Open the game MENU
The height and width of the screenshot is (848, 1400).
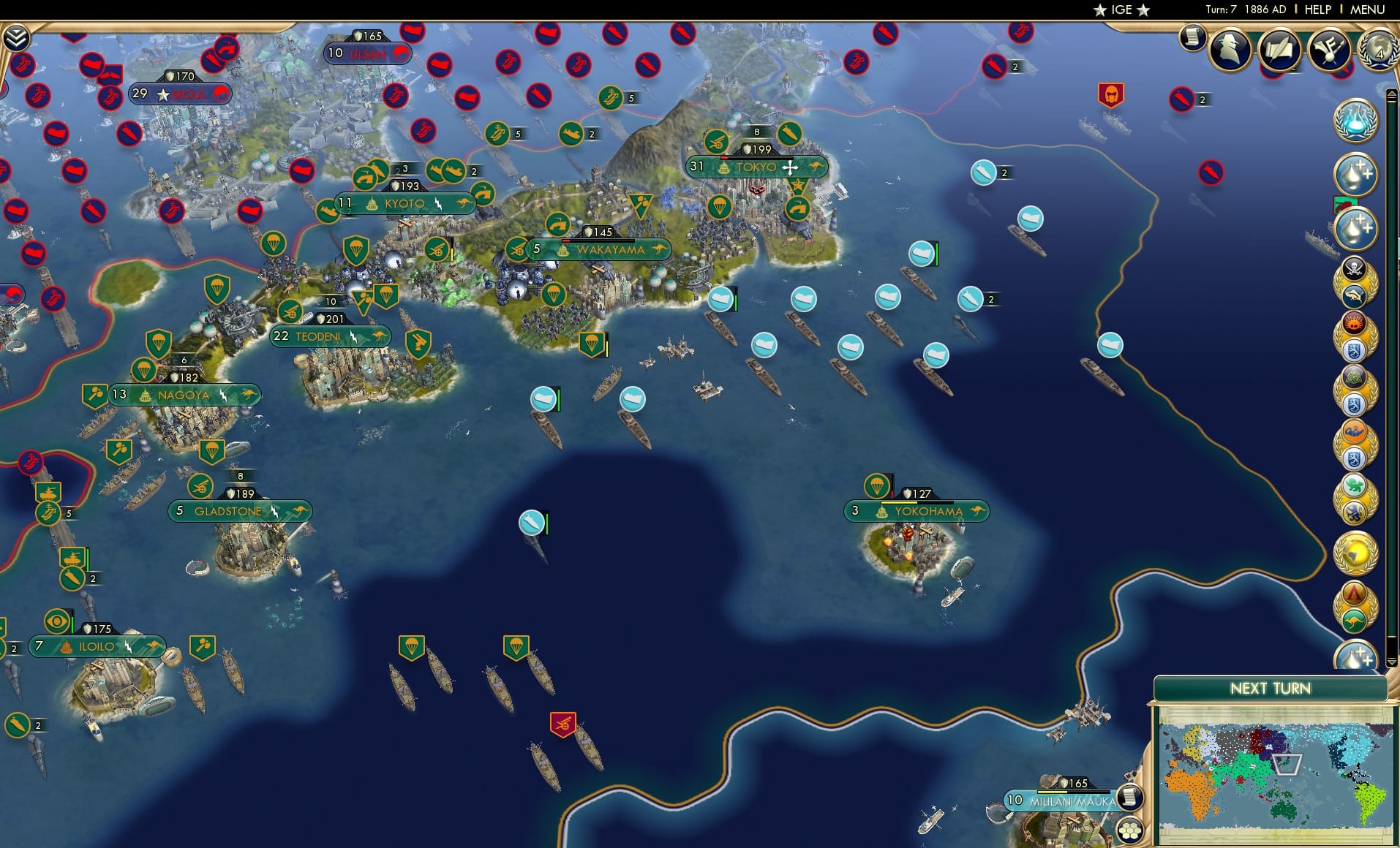[x=1366, y=10]
